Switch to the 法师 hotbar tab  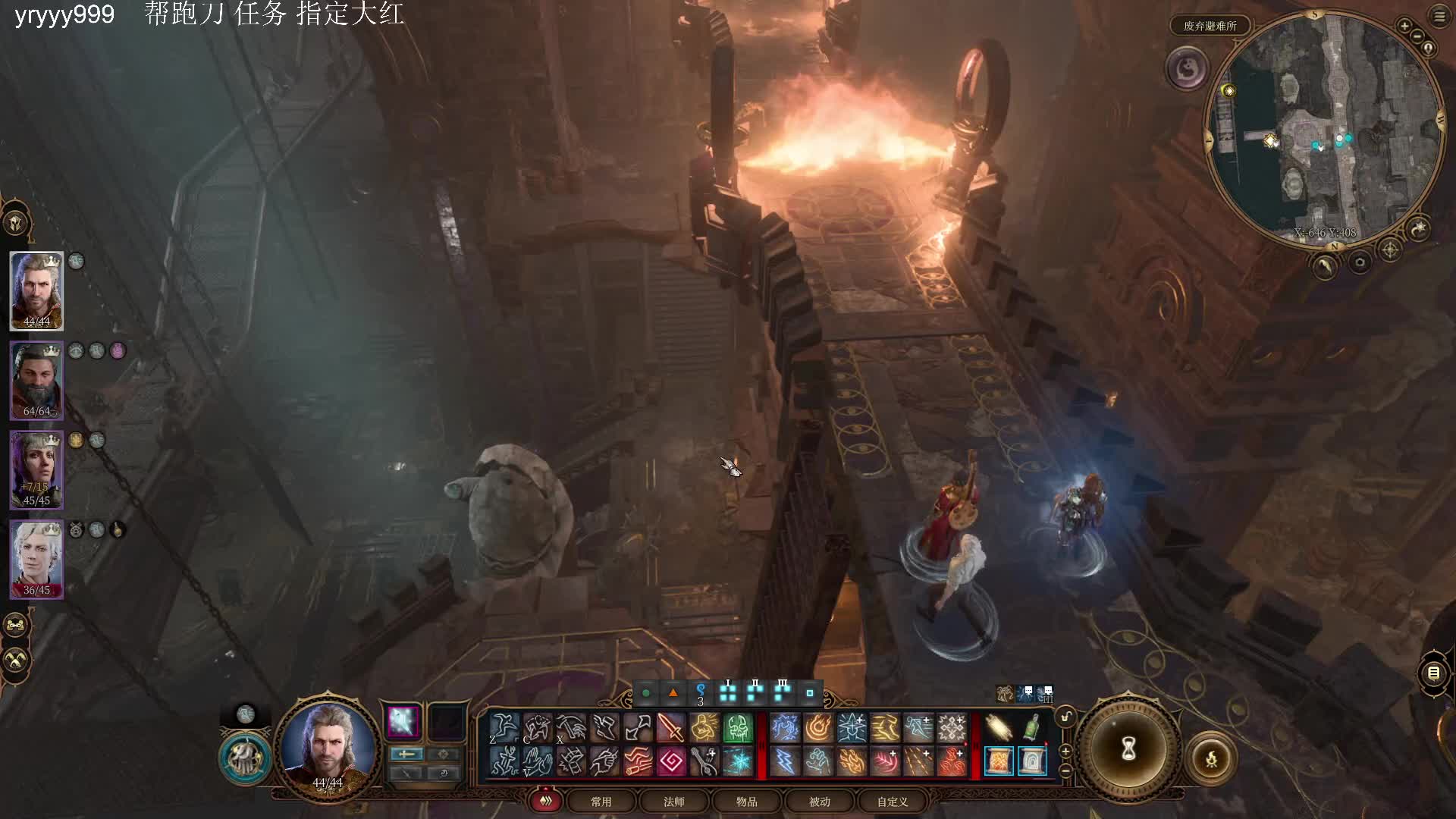[x=673, y=802]
